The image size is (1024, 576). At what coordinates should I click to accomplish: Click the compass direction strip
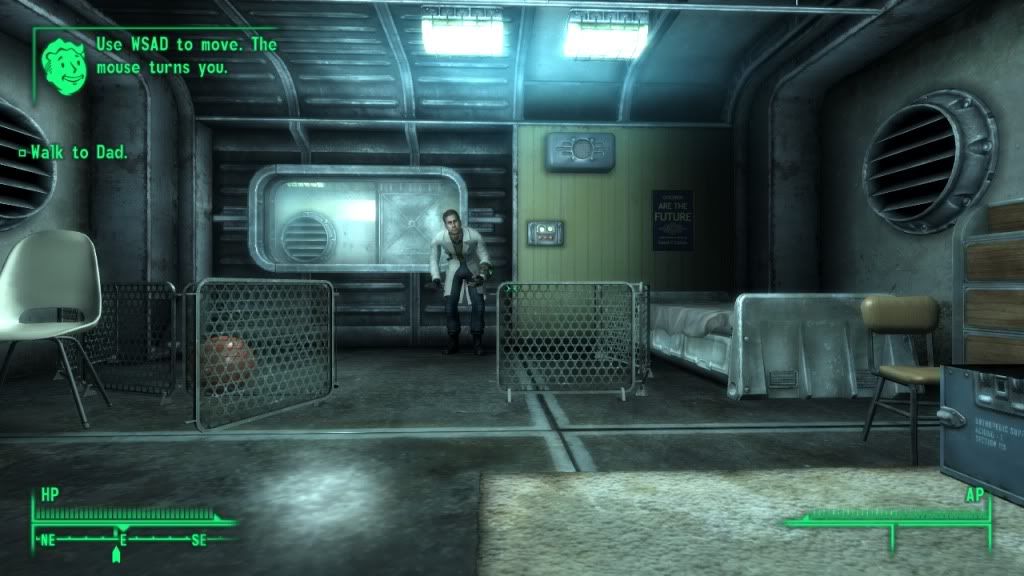122,539
